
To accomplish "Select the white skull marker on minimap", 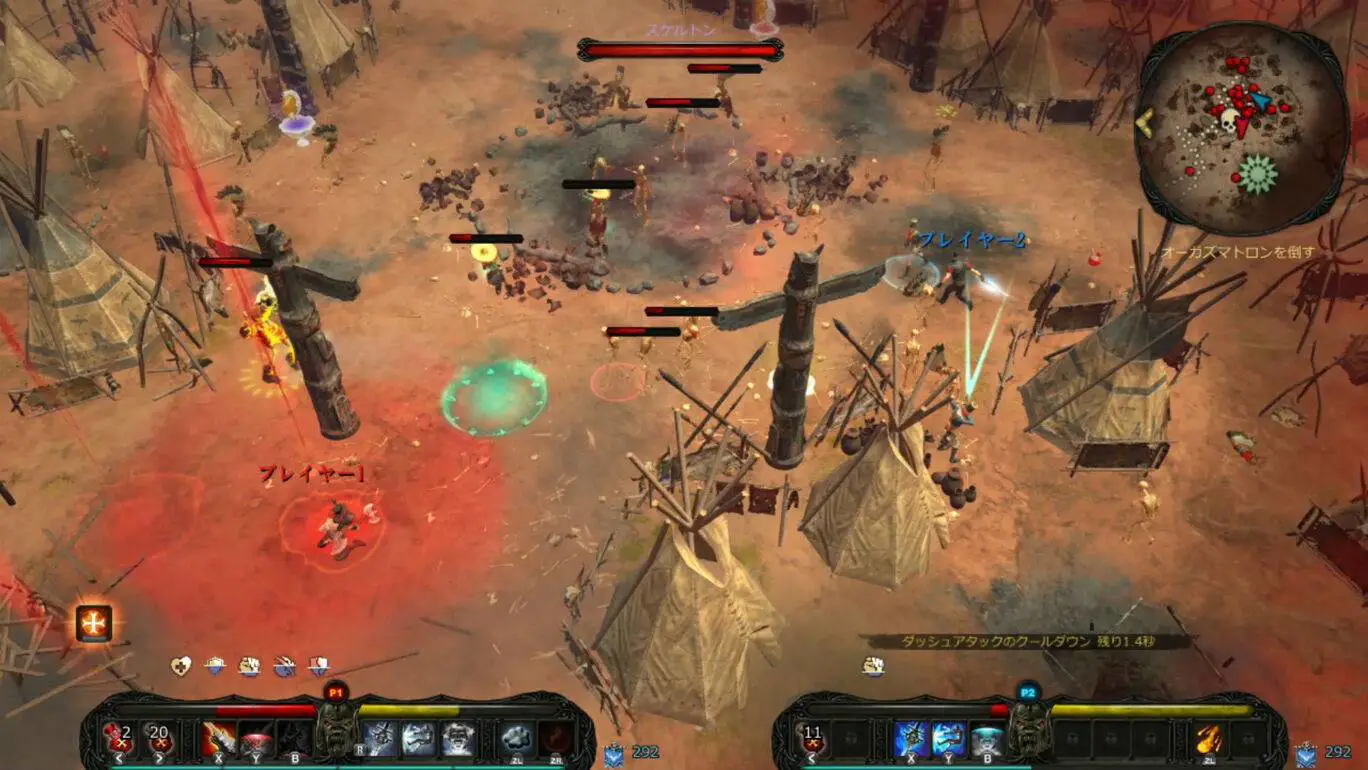I will point(1229,121).
